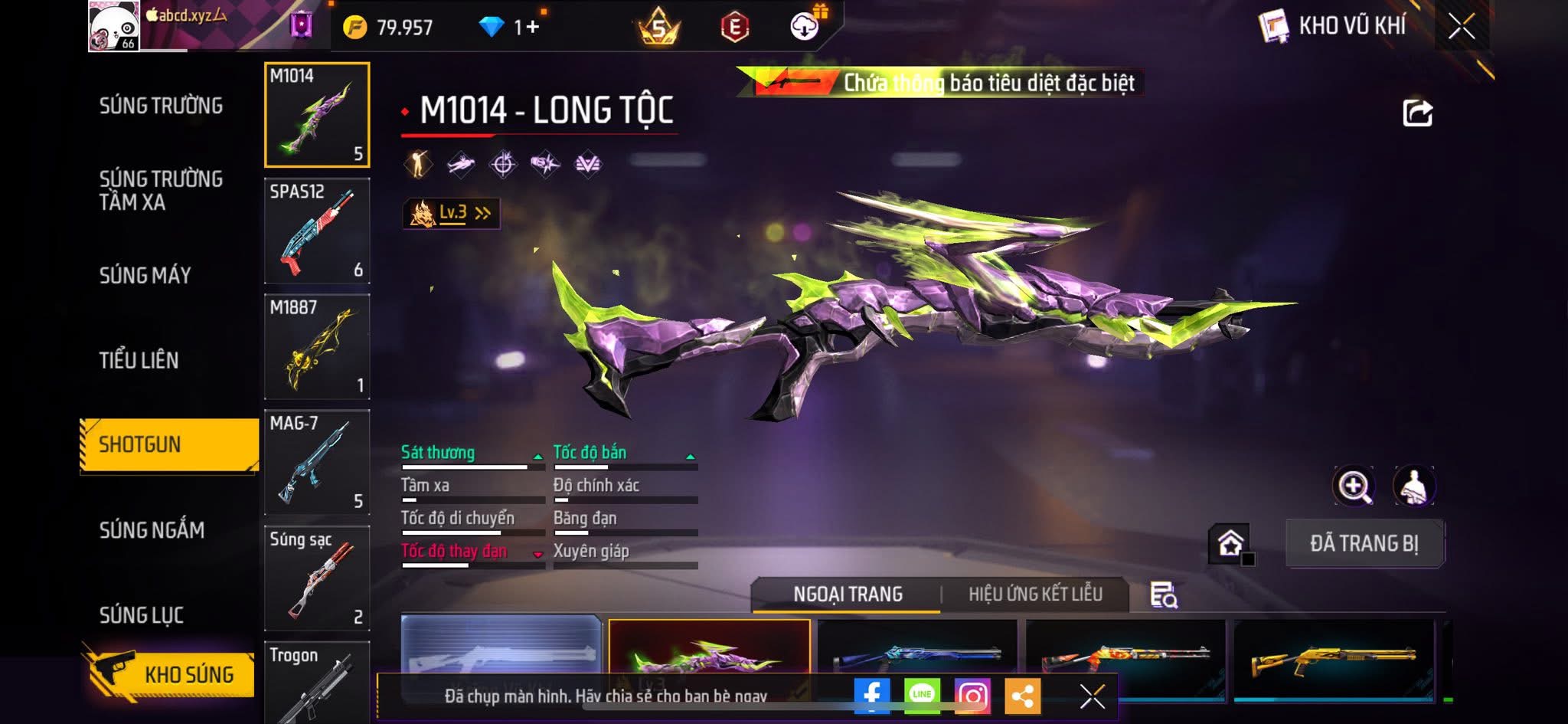Viewport: 1568px width, 724px height.
Task: Click the Đã Trang Bị equip button
Action: 1364,543
